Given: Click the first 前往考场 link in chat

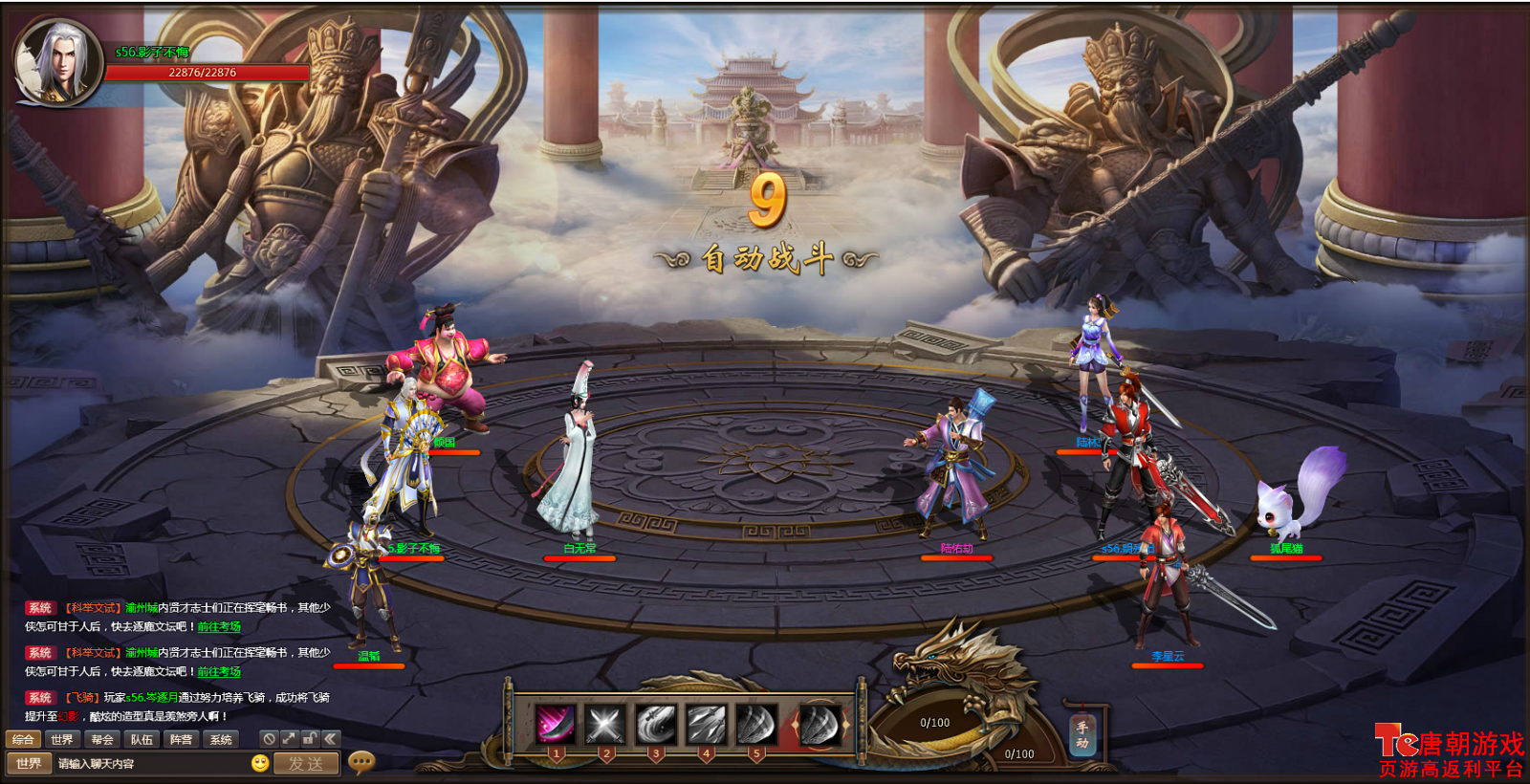Looking at the screenshot, I should coord(219,627).
